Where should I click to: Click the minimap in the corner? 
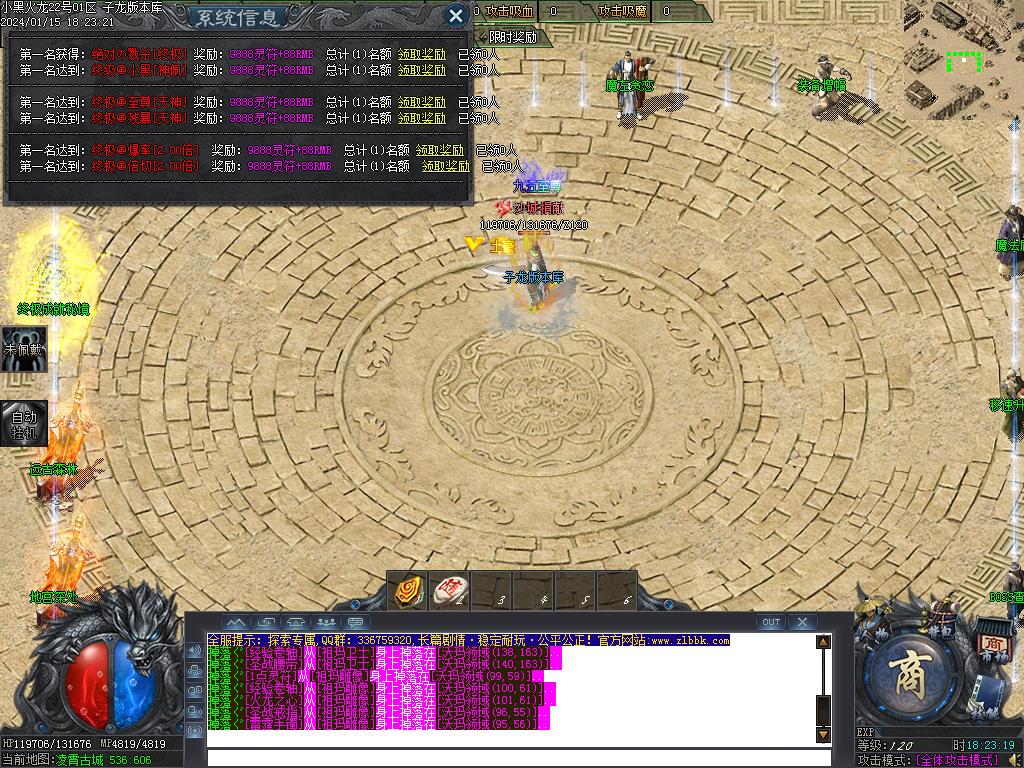(962, 58)
